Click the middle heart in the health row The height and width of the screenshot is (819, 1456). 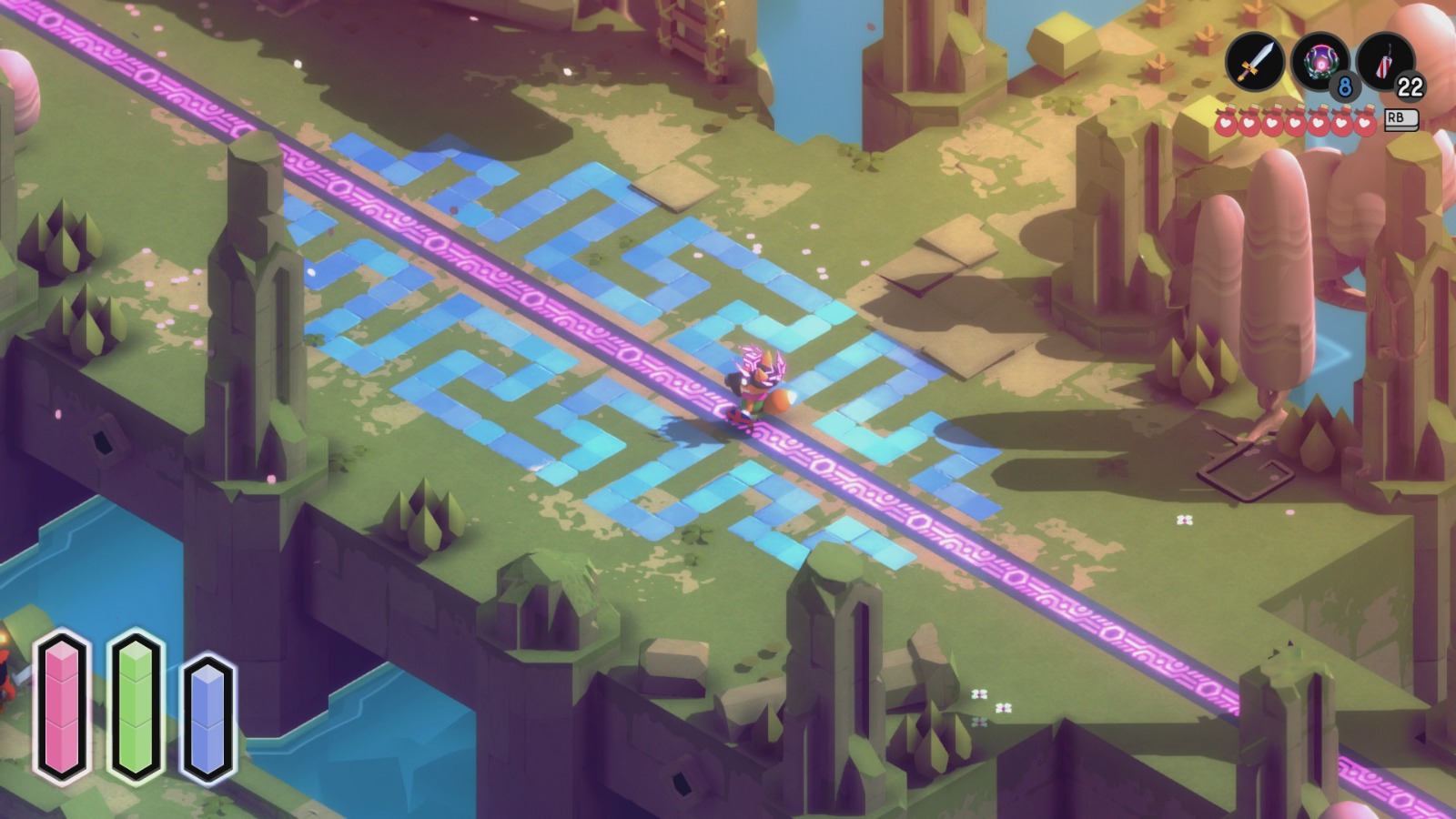(x=1296, y=122)
